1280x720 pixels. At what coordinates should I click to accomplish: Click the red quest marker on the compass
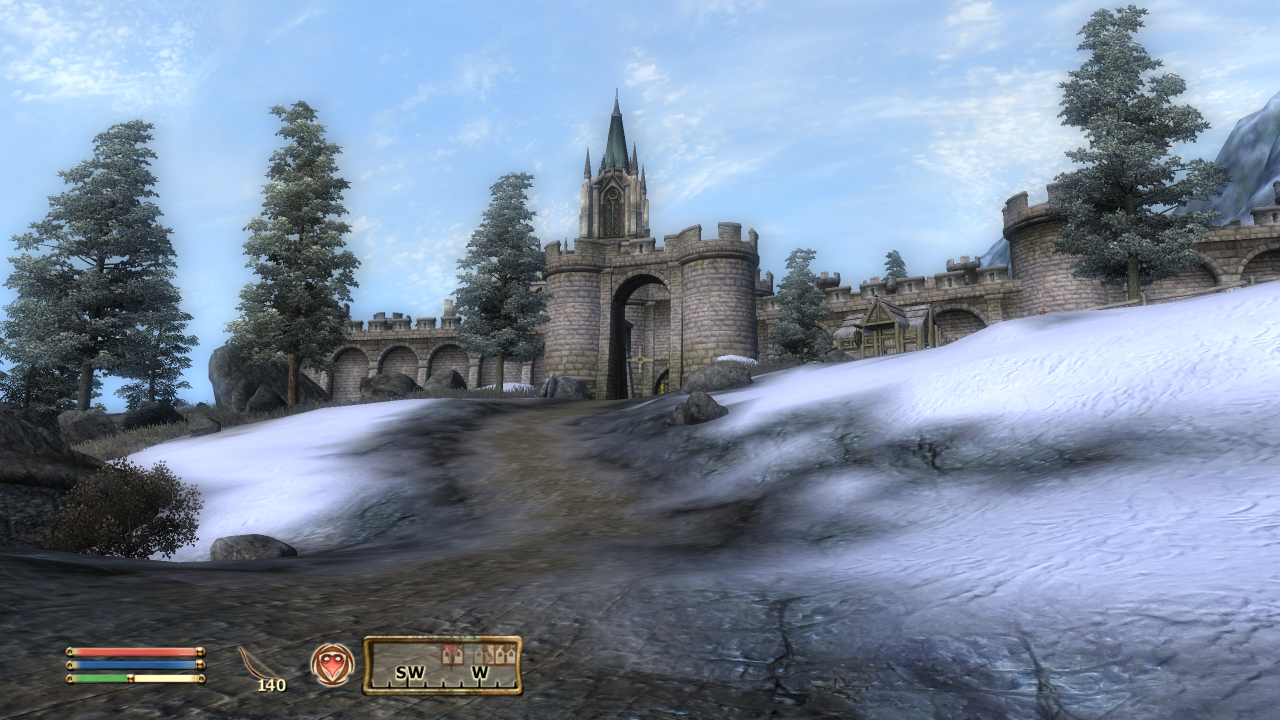452,654
